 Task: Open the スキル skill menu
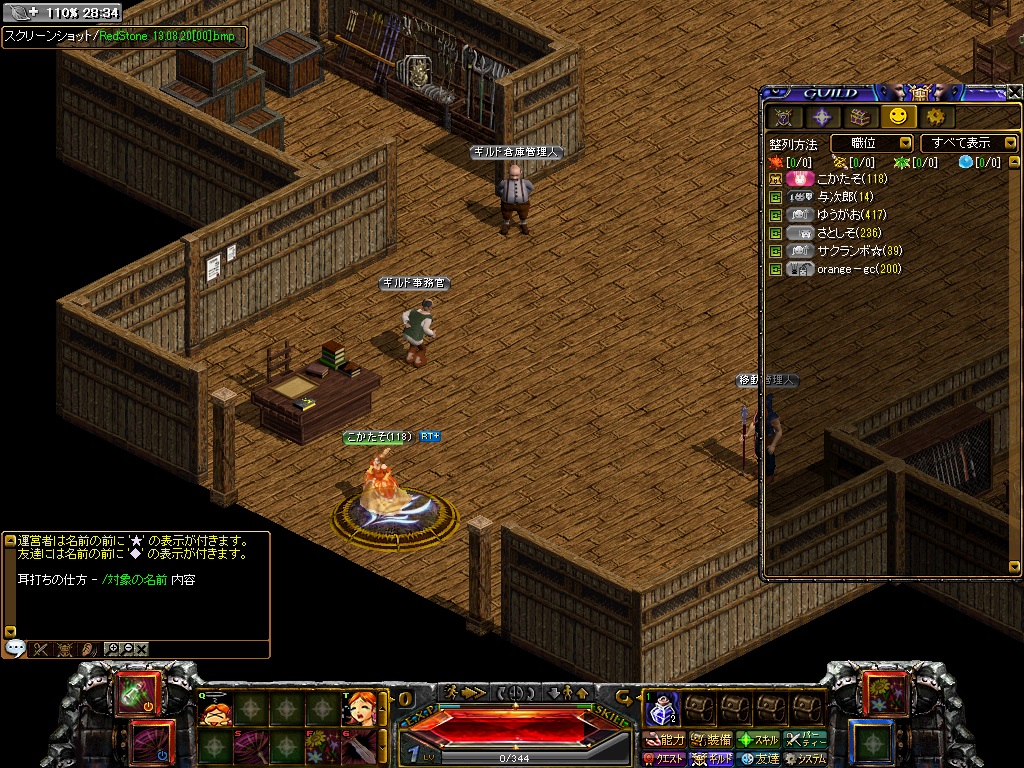pos(759,740)
